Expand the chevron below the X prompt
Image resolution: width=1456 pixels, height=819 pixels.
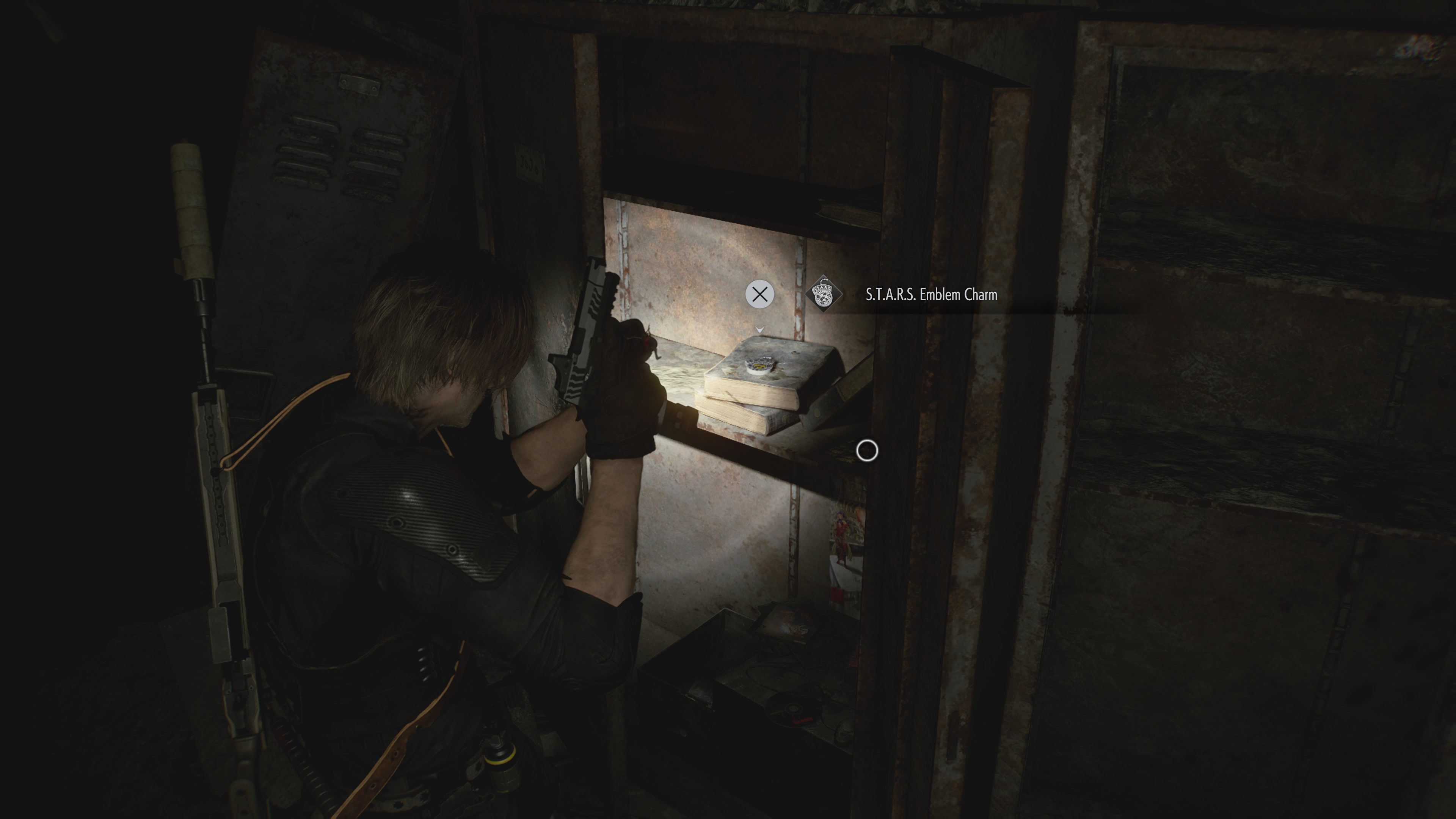[760, 330]
